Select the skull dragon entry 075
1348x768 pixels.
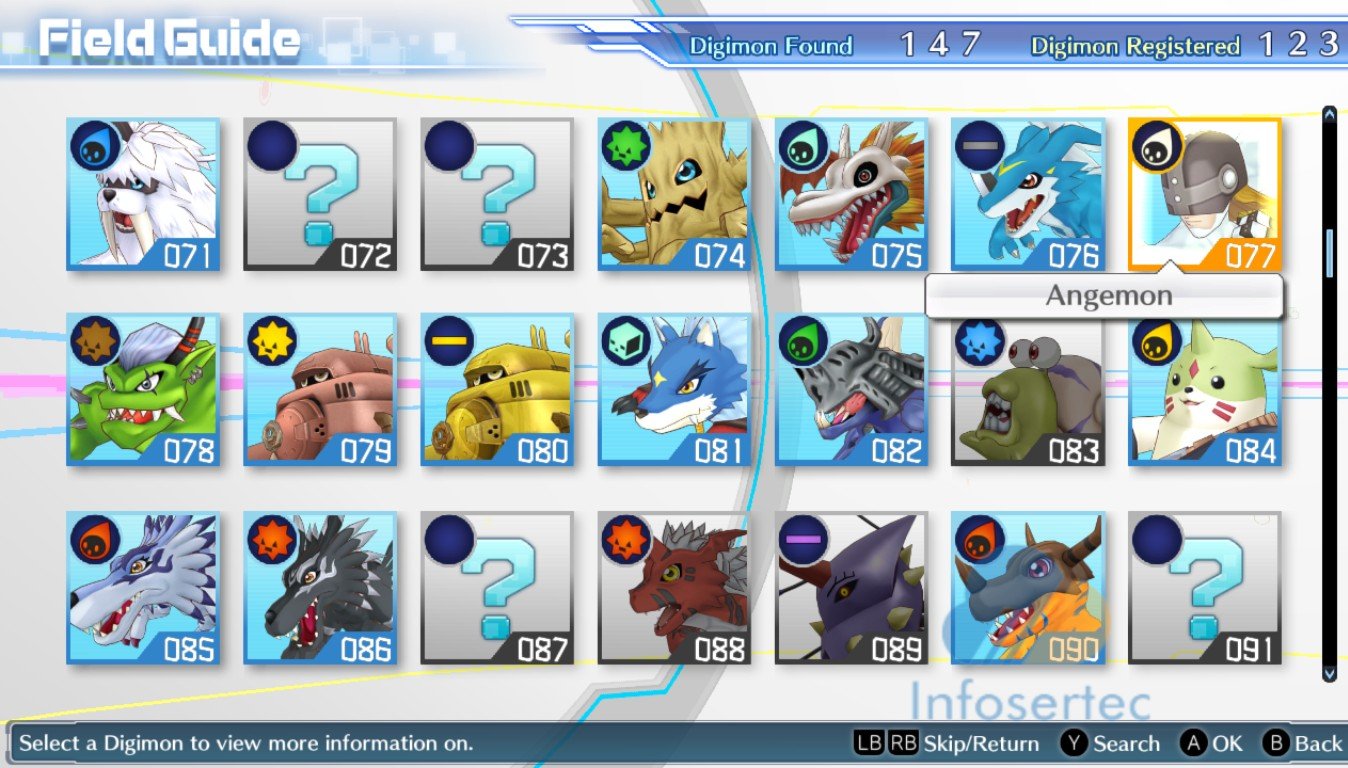pyautogui.click(x=851, y=194)
